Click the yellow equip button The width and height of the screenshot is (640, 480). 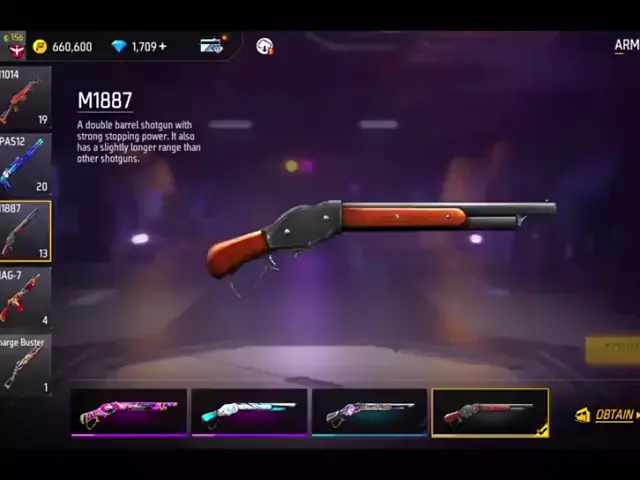(613, 348)
